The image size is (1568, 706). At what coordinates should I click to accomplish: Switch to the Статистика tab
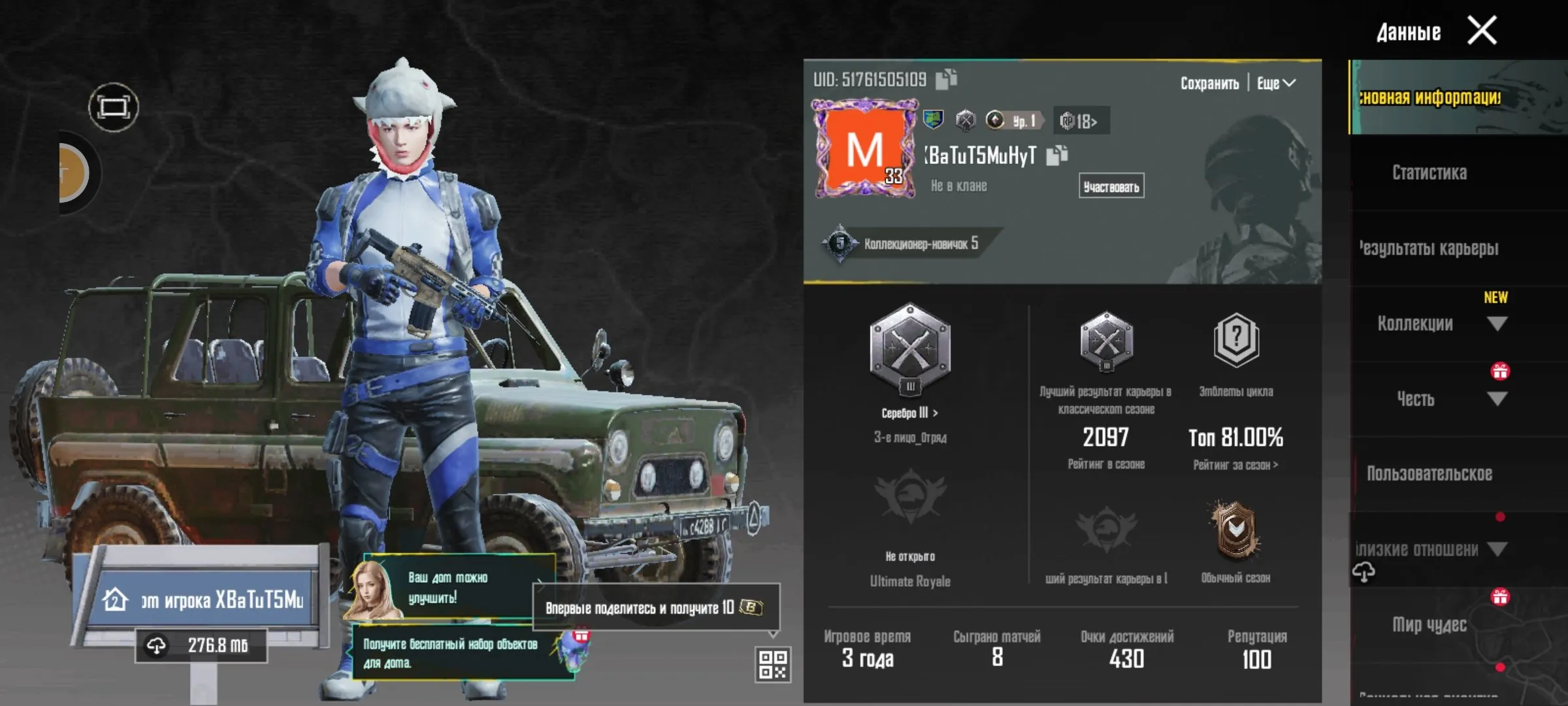[1429, 172]
